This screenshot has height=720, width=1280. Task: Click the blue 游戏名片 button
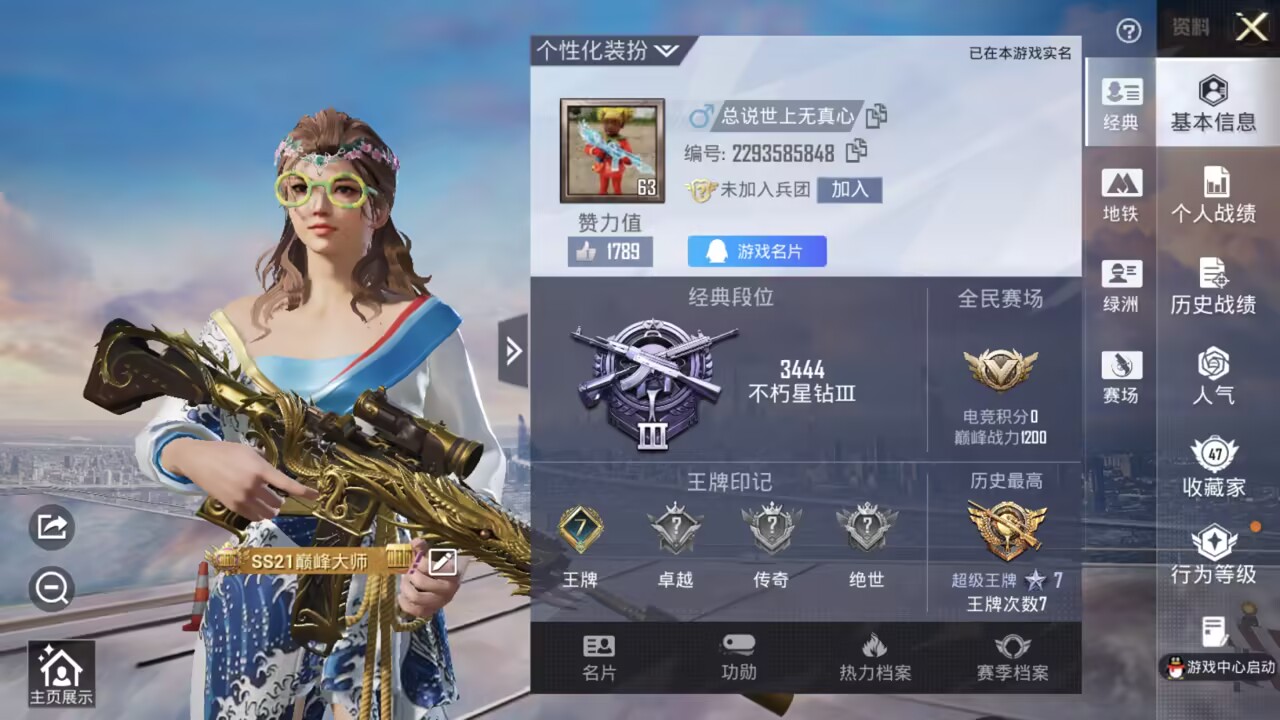[x=757, y=250]
